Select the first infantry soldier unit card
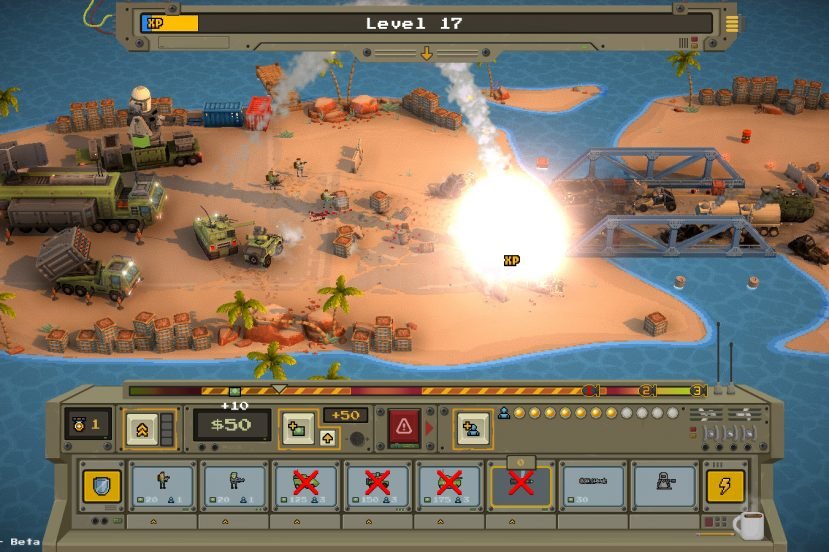 (x=161, y=485)
